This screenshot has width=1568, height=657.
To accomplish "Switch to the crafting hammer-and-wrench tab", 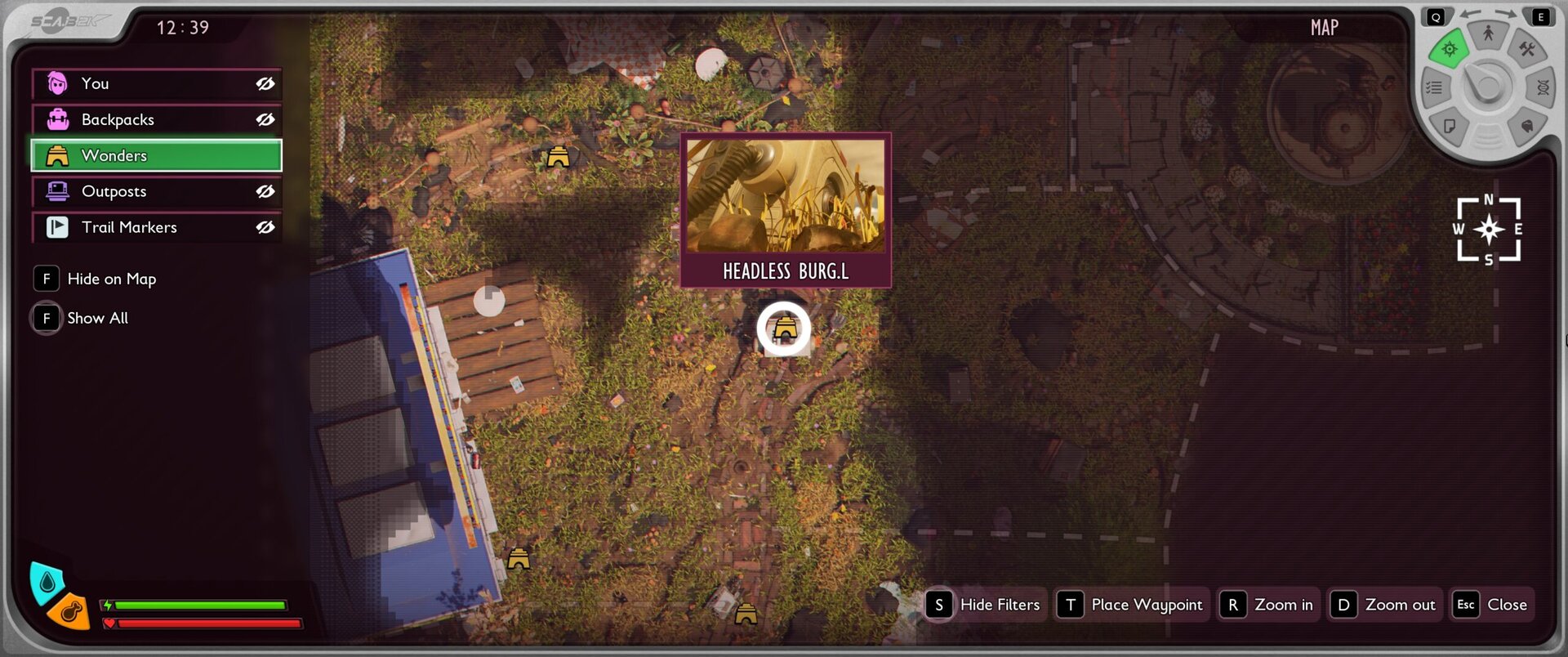I will click(x=1526, y=50).
